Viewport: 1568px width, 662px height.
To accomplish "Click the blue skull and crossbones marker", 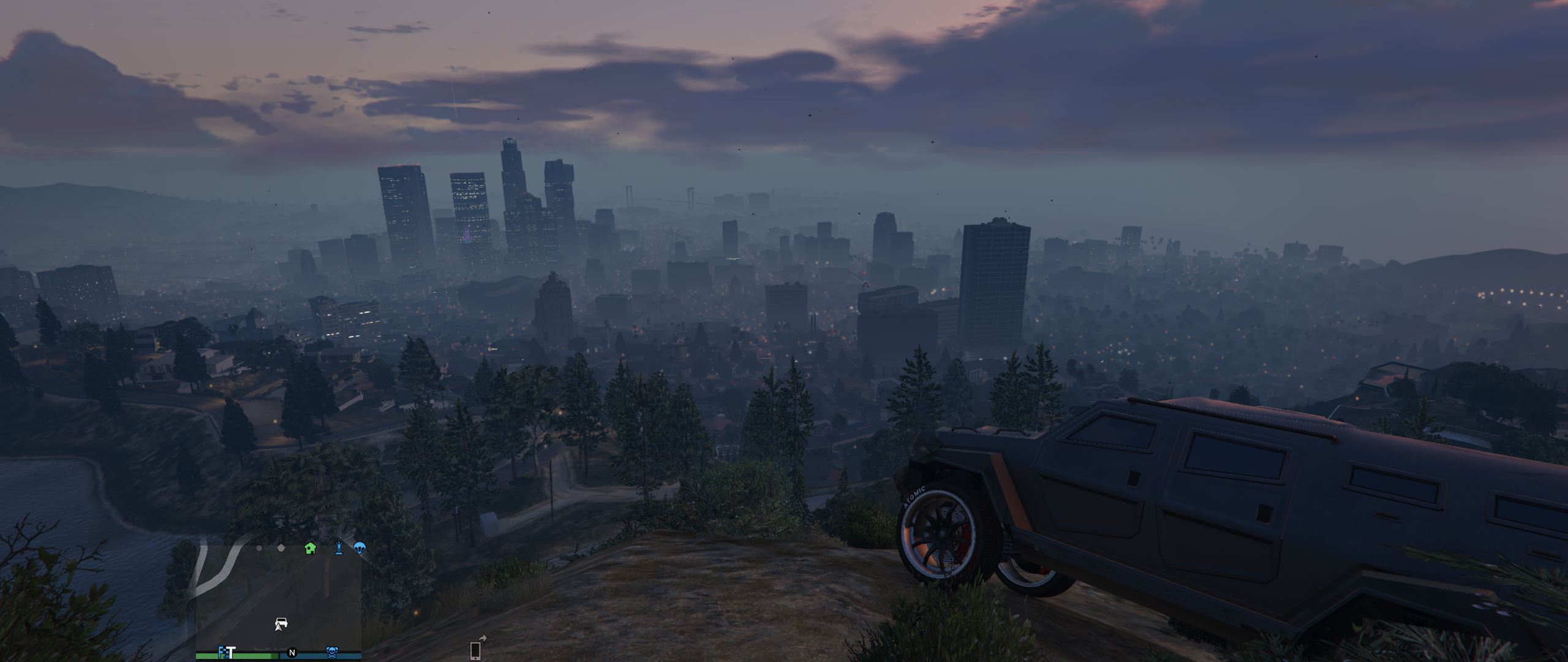I will [x=332, y=652].
